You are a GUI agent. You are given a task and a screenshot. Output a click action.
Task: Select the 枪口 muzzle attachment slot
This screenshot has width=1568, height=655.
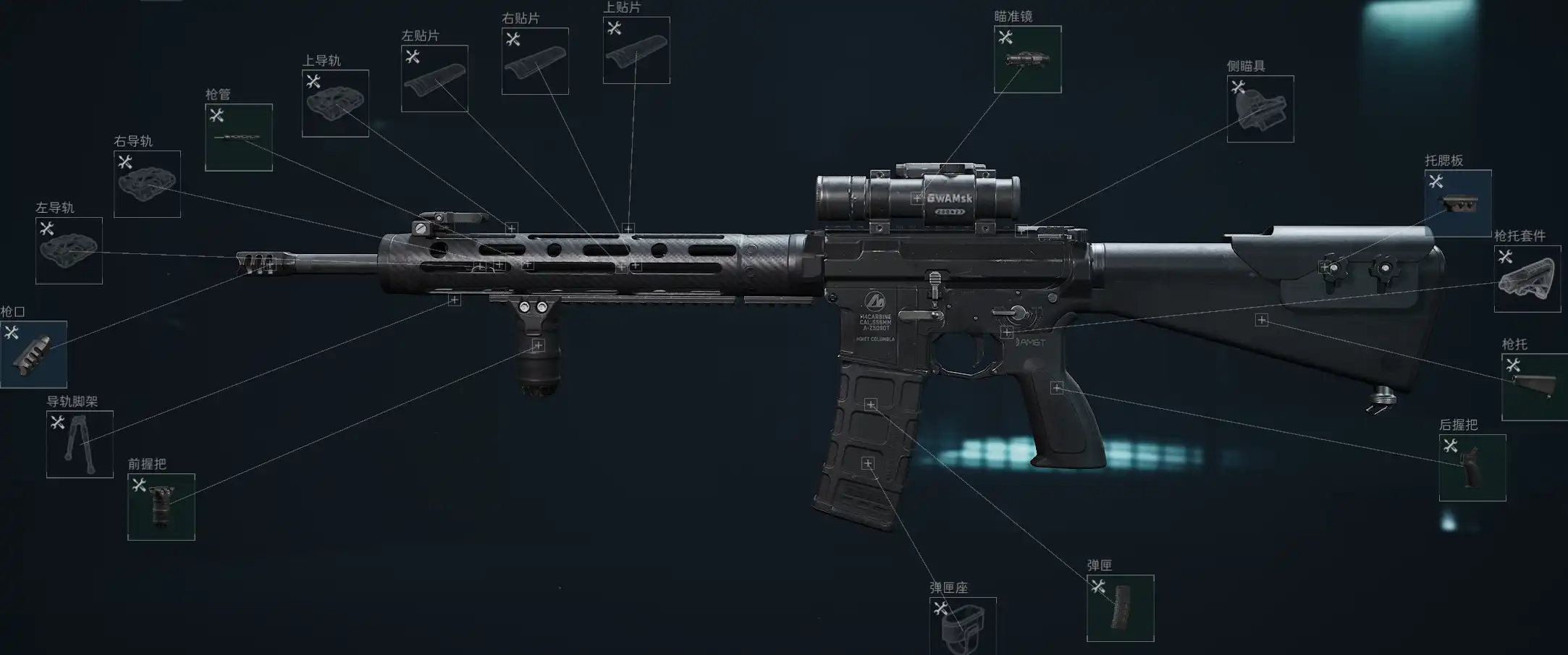click(34, 355)
